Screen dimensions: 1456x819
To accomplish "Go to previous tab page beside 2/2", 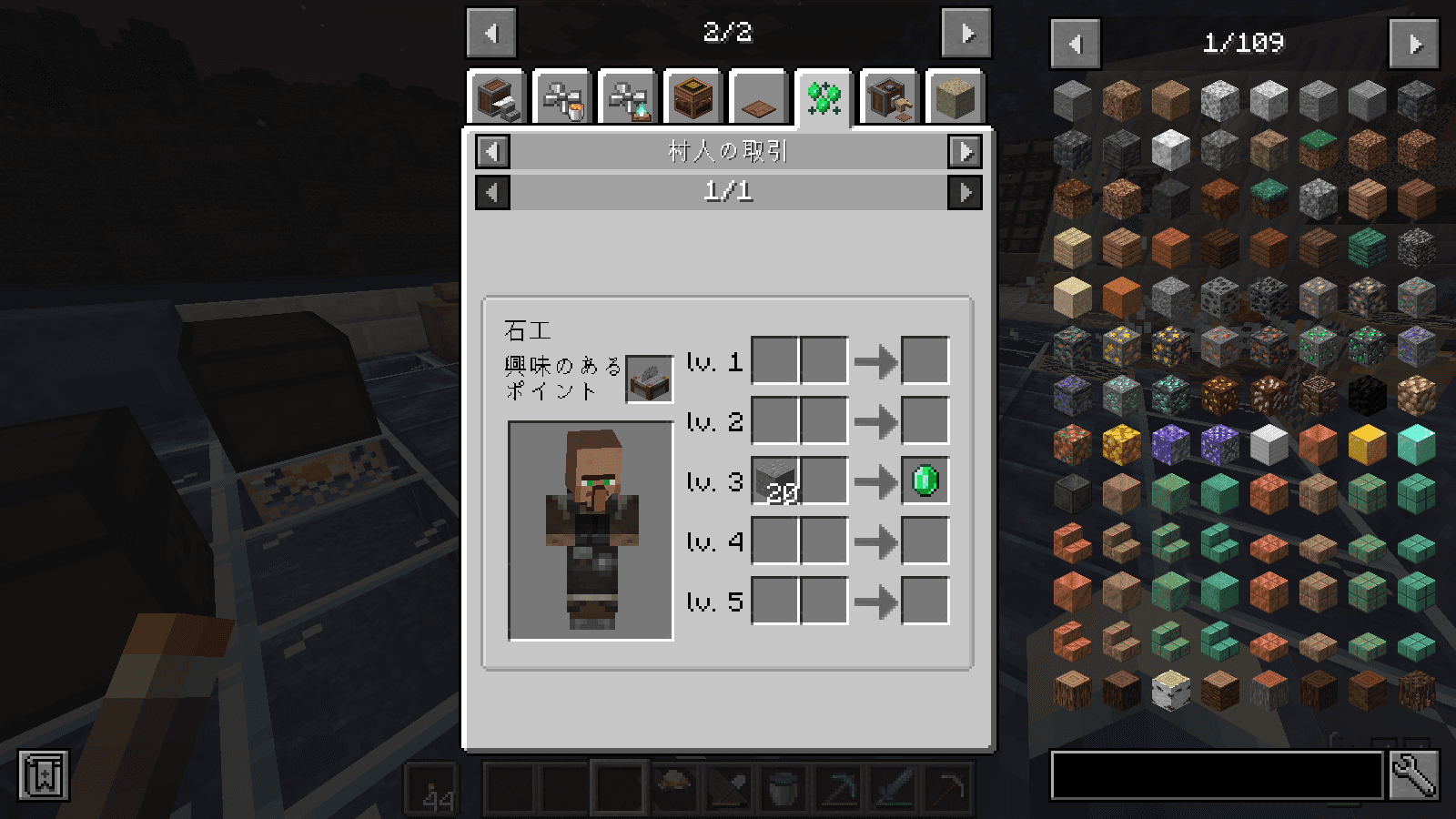I will point(491,34).
